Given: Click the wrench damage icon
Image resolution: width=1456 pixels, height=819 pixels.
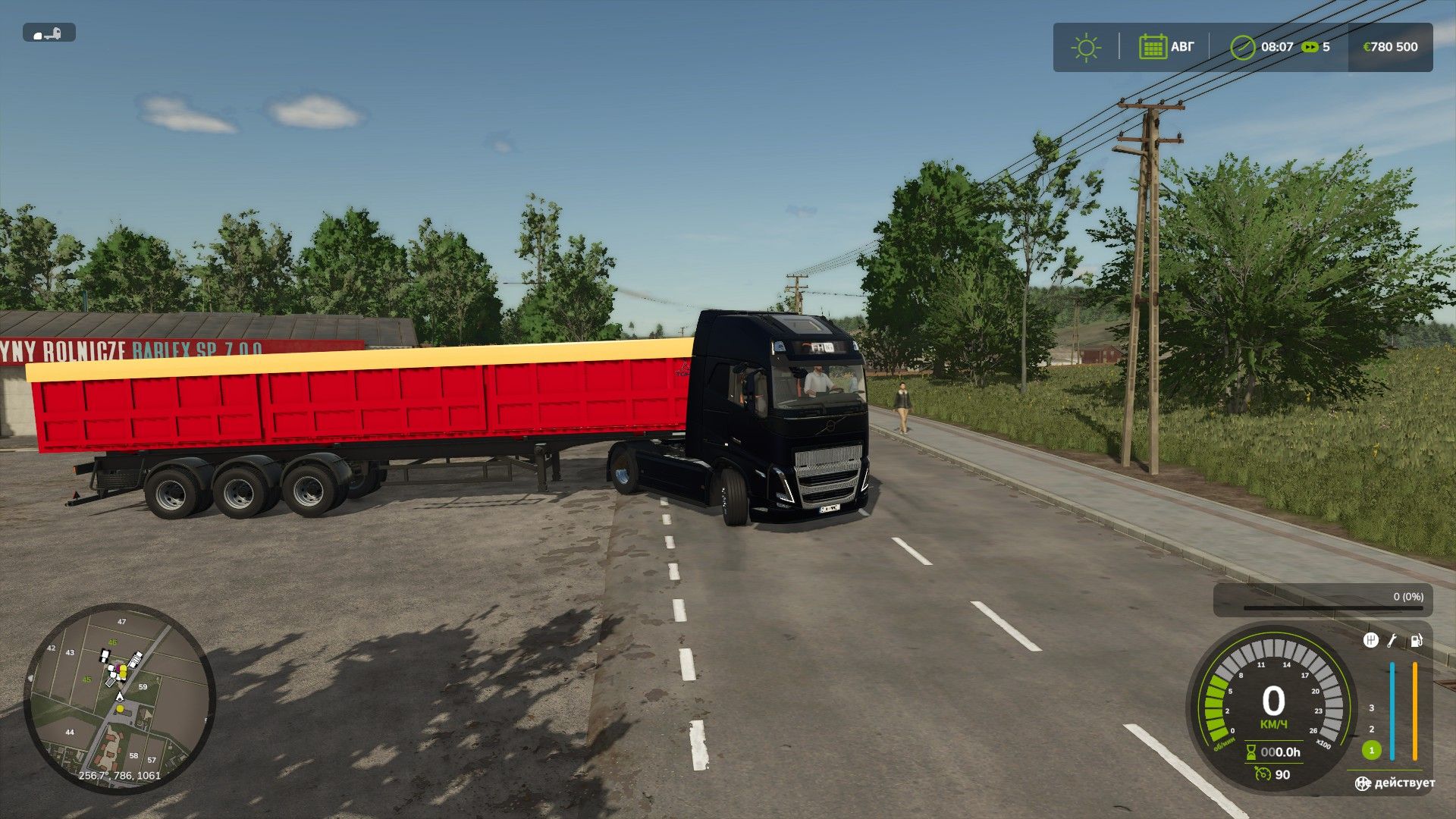Looking at the screenshot, I should coord(1392,641).
